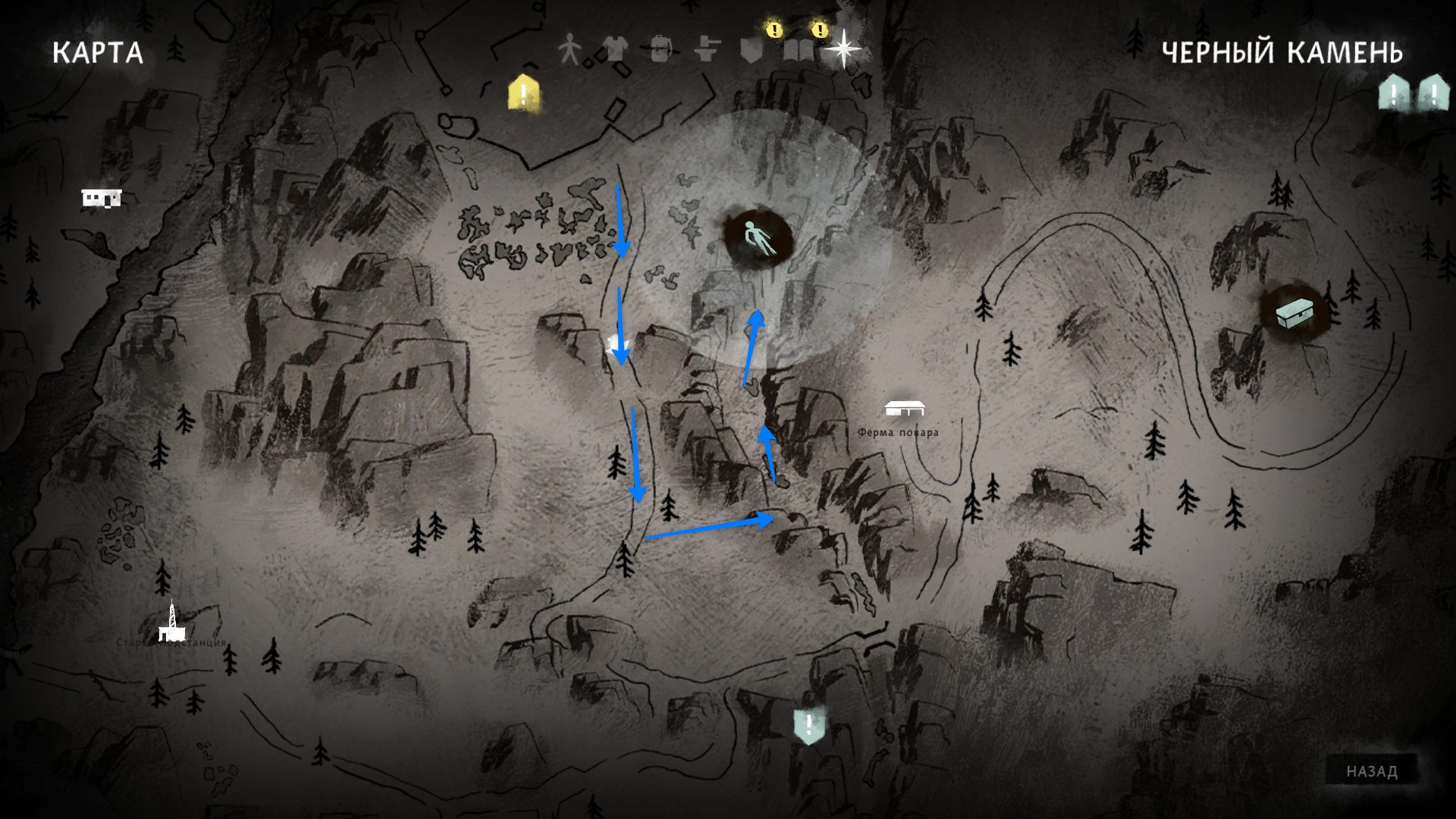The image size is (1456, 819).
Task: Open the journal book tab
Action: coord(798,50)
